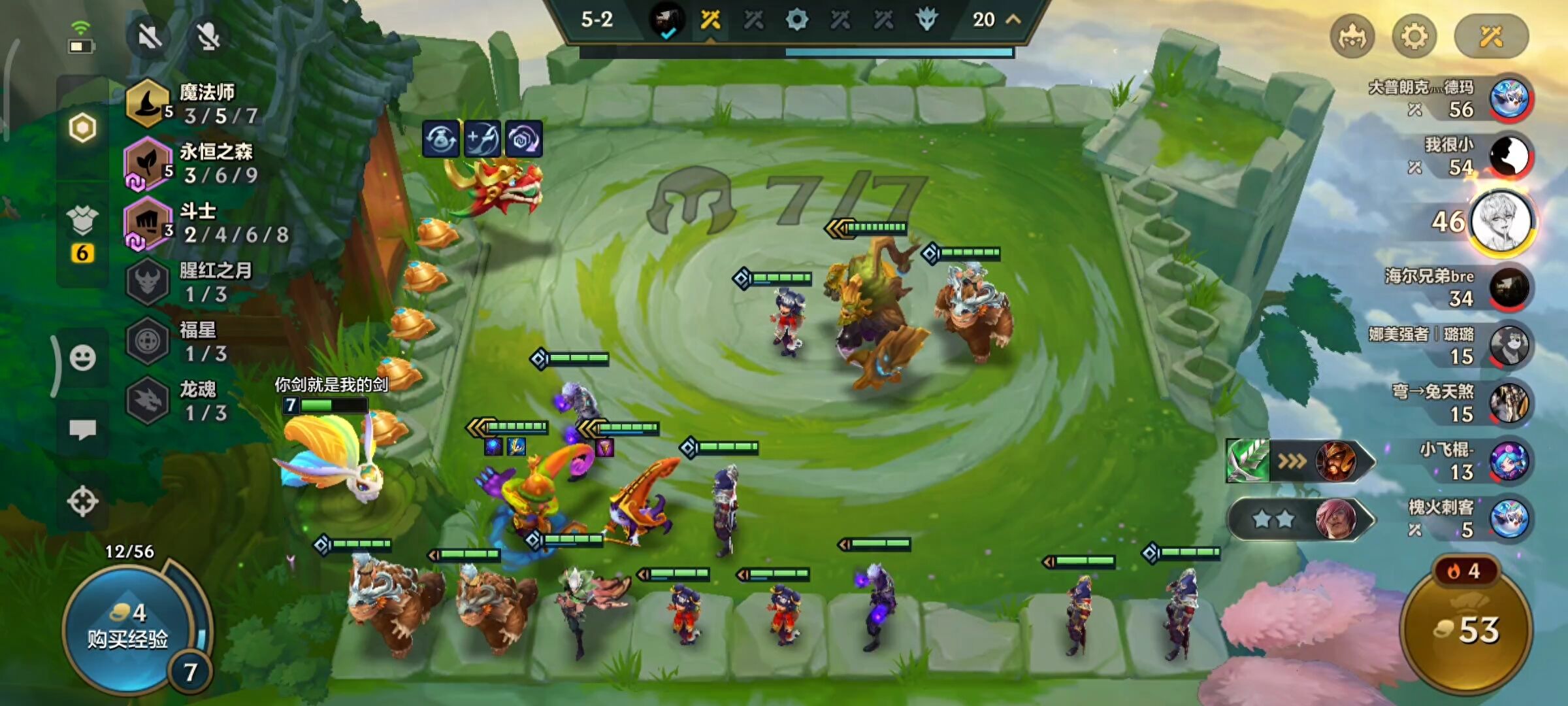This screenshot has height=706, width=1568.
Task: View player 我很小's board
Action: (x=1509, y=157)
